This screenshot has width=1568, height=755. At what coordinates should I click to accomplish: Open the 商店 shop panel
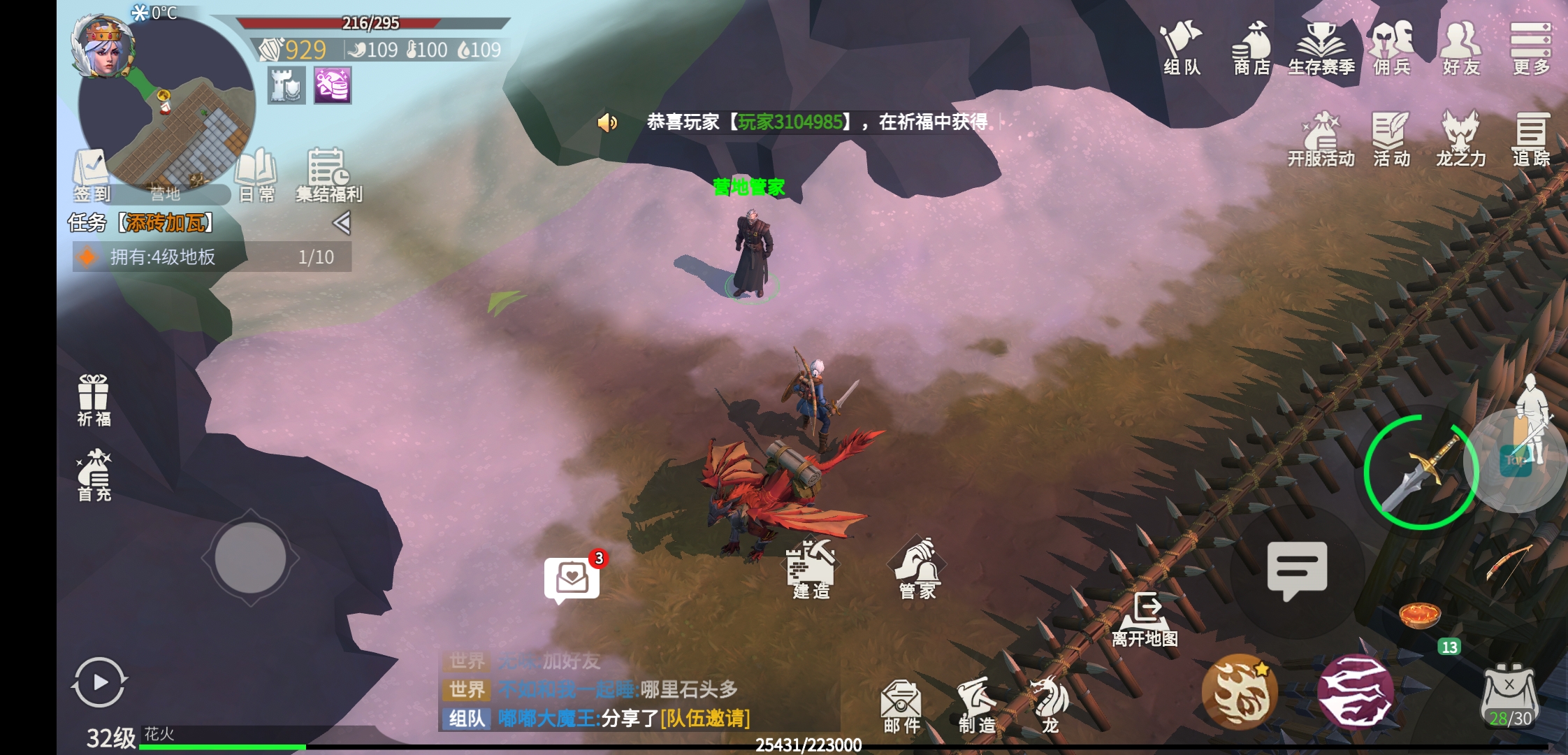pyautogui.click(x=1250, y=49)
